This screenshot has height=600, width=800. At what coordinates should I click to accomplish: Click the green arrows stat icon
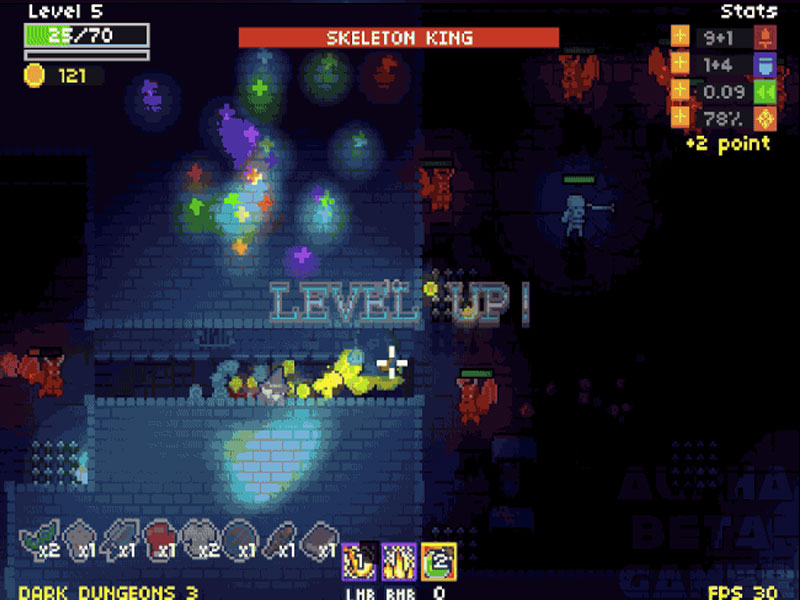pyautogui.click(x=766, y=92)
